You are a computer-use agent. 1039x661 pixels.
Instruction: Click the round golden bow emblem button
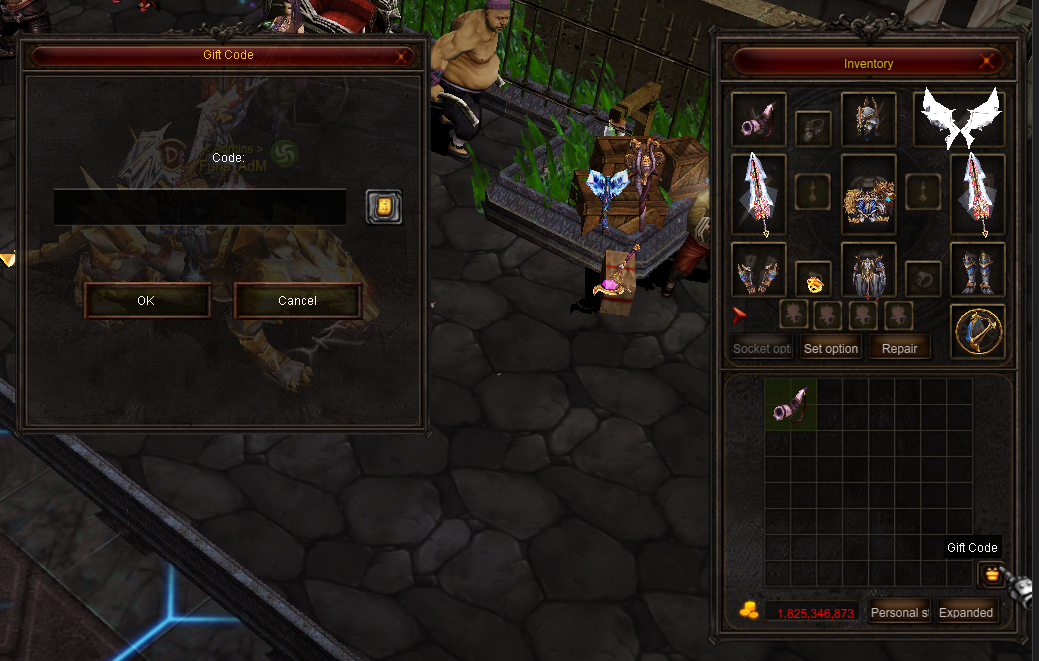point(977,331)
